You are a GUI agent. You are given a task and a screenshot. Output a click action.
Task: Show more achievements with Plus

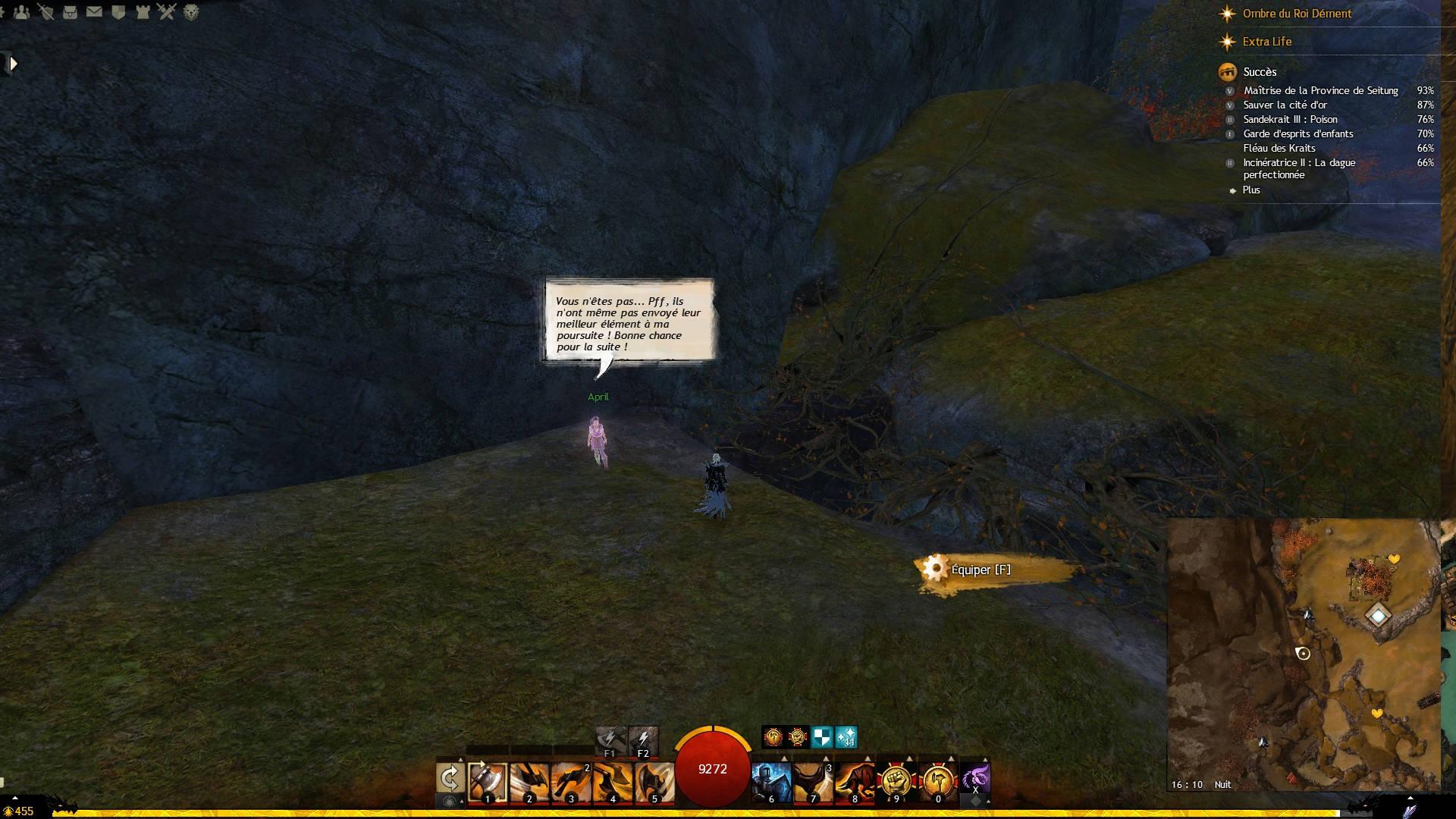[x=1250, y=190]
